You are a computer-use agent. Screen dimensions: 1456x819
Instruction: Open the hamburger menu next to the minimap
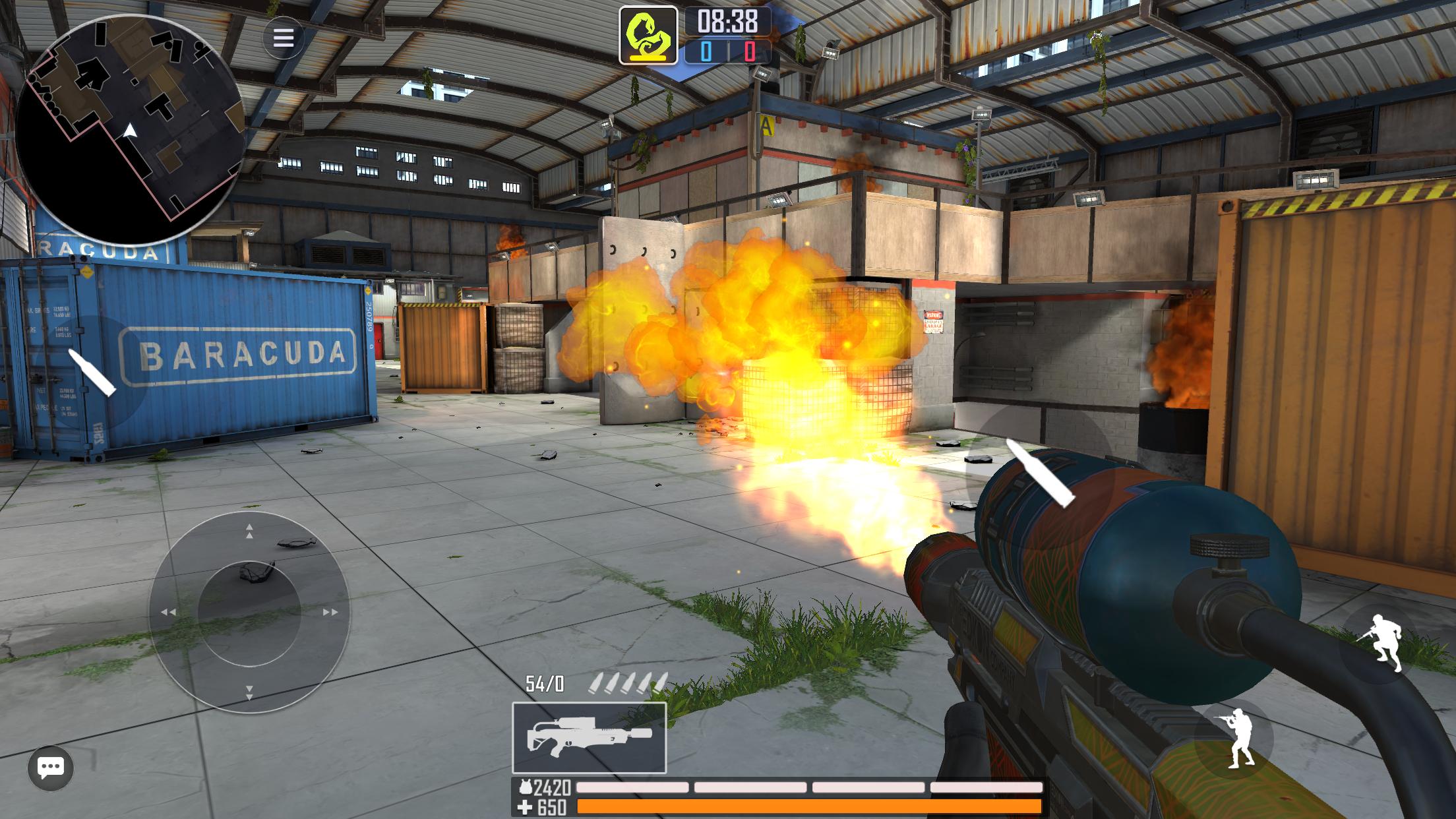284,38
